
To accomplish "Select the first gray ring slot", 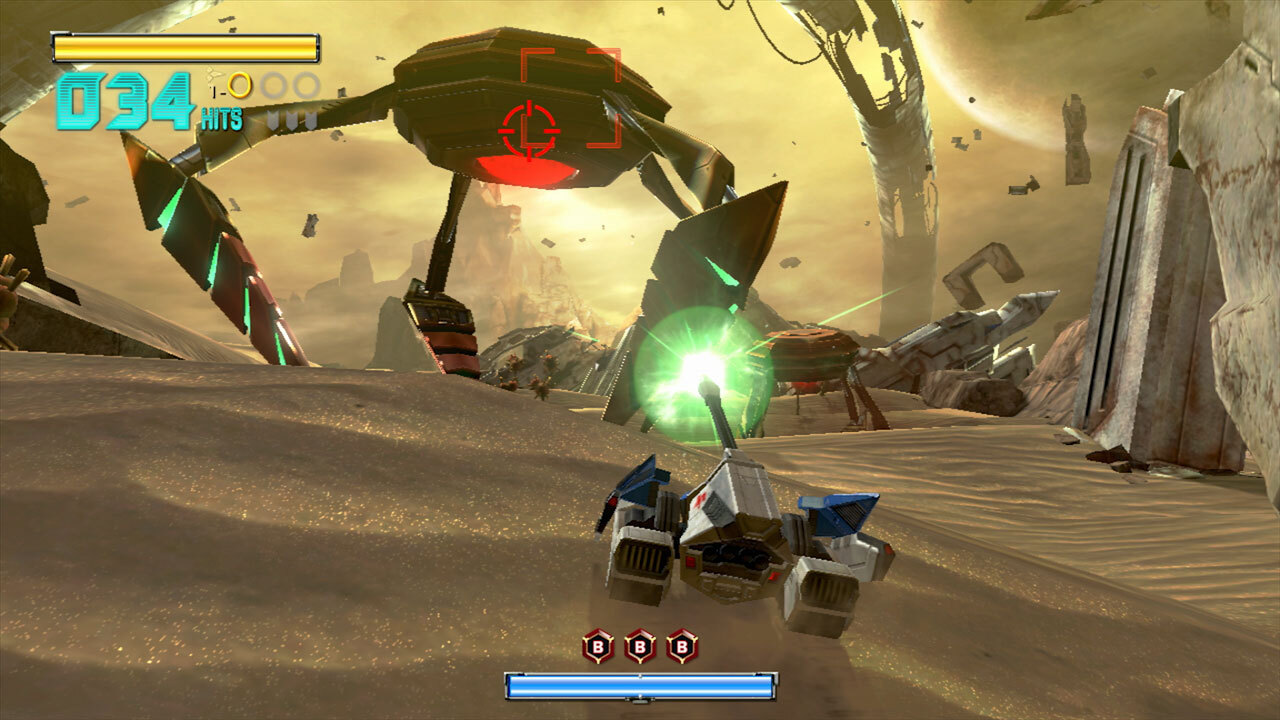I will click(x=272, y=84).
